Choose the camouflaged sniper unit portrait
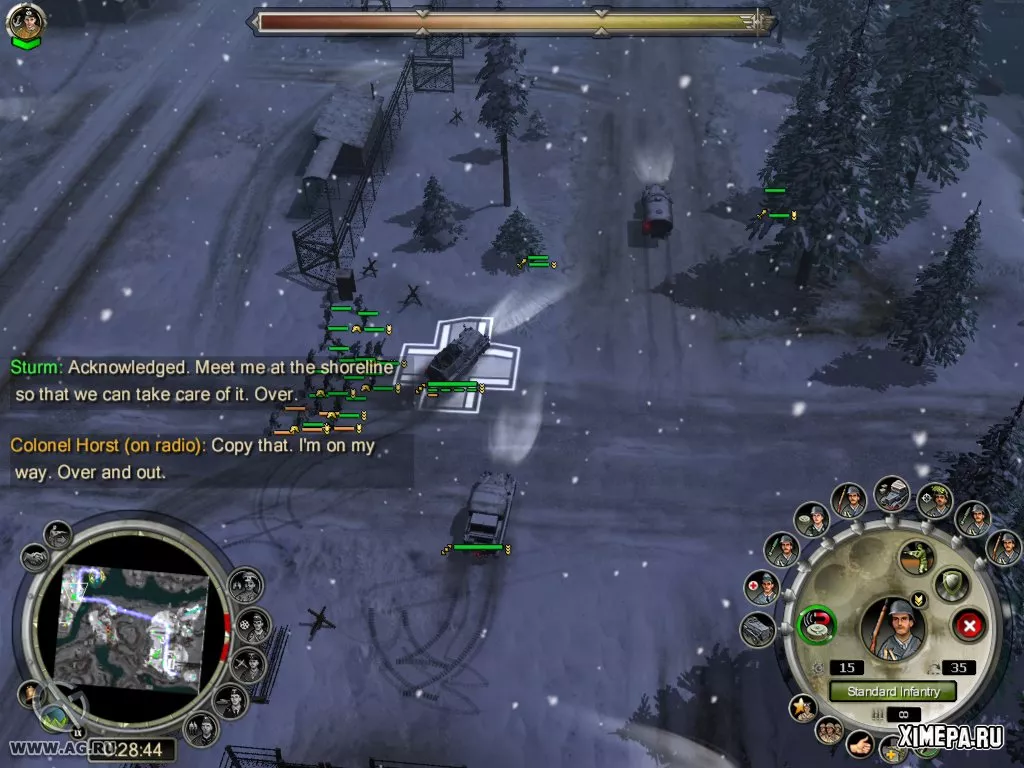This screenshot has height=768, width=1024. pyautogui.click(x=935, y=500)
